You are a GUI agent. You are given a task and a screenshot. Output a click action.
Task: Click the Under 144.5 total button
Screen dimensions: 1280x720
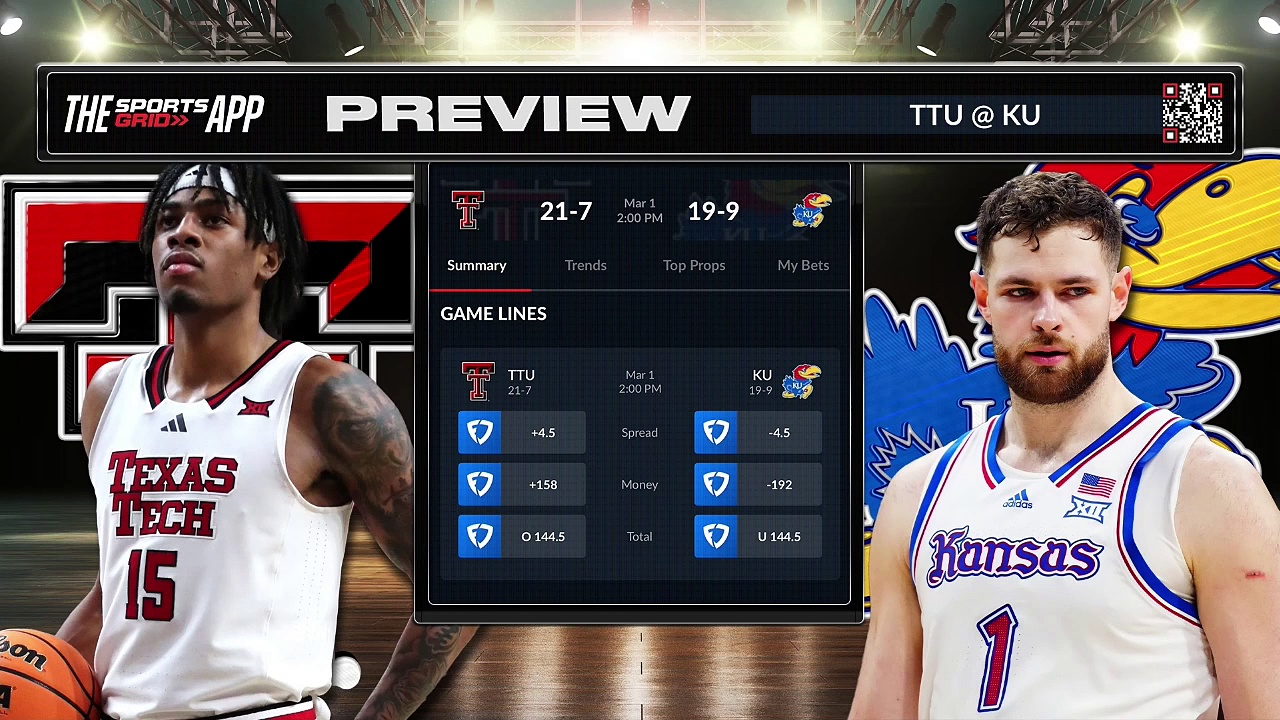[x=779, y=536]
